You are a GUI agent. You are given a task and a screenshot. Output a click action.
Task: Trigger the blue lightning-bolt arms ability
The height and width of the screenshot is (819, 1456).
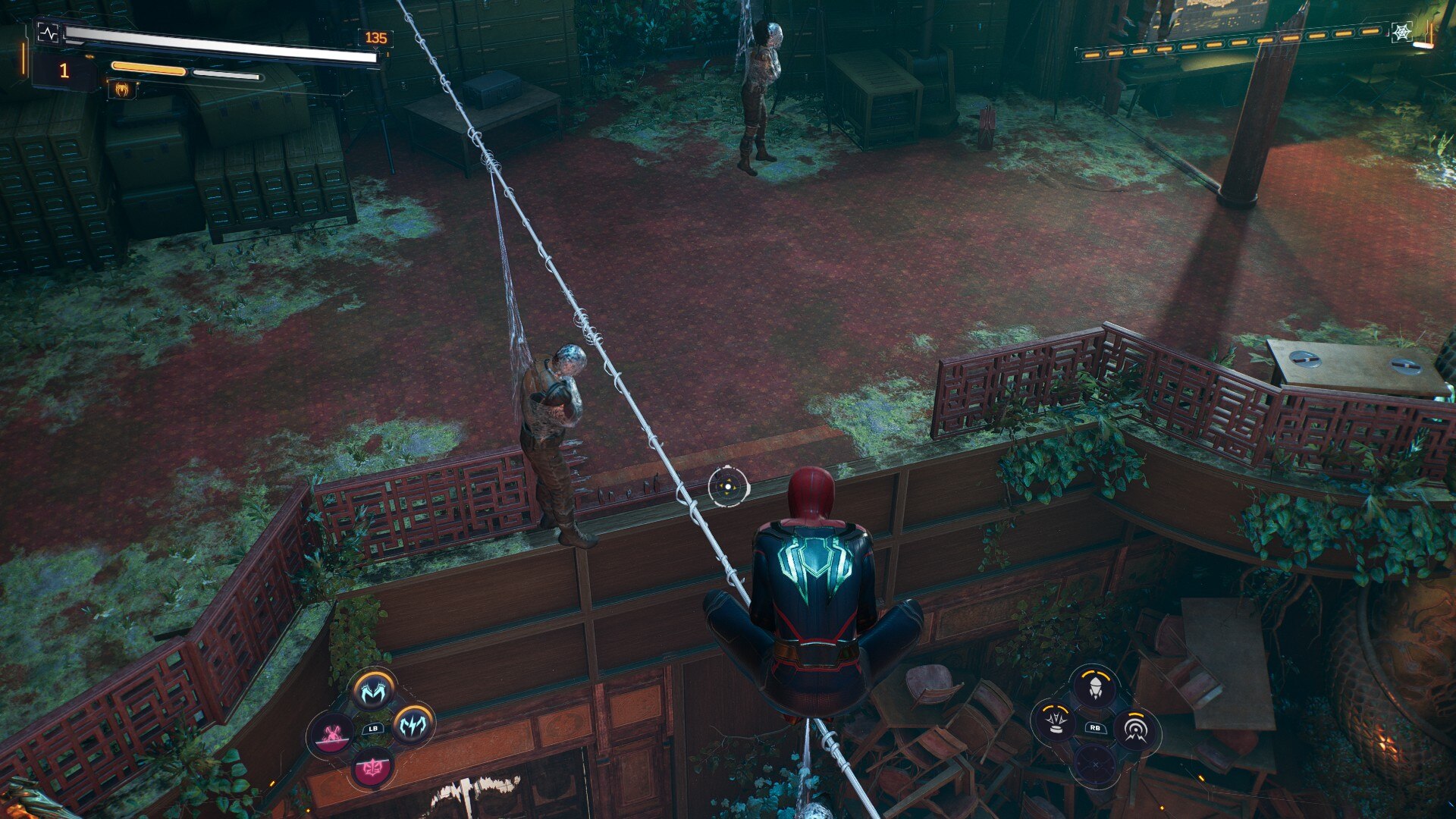click(413, 726)
